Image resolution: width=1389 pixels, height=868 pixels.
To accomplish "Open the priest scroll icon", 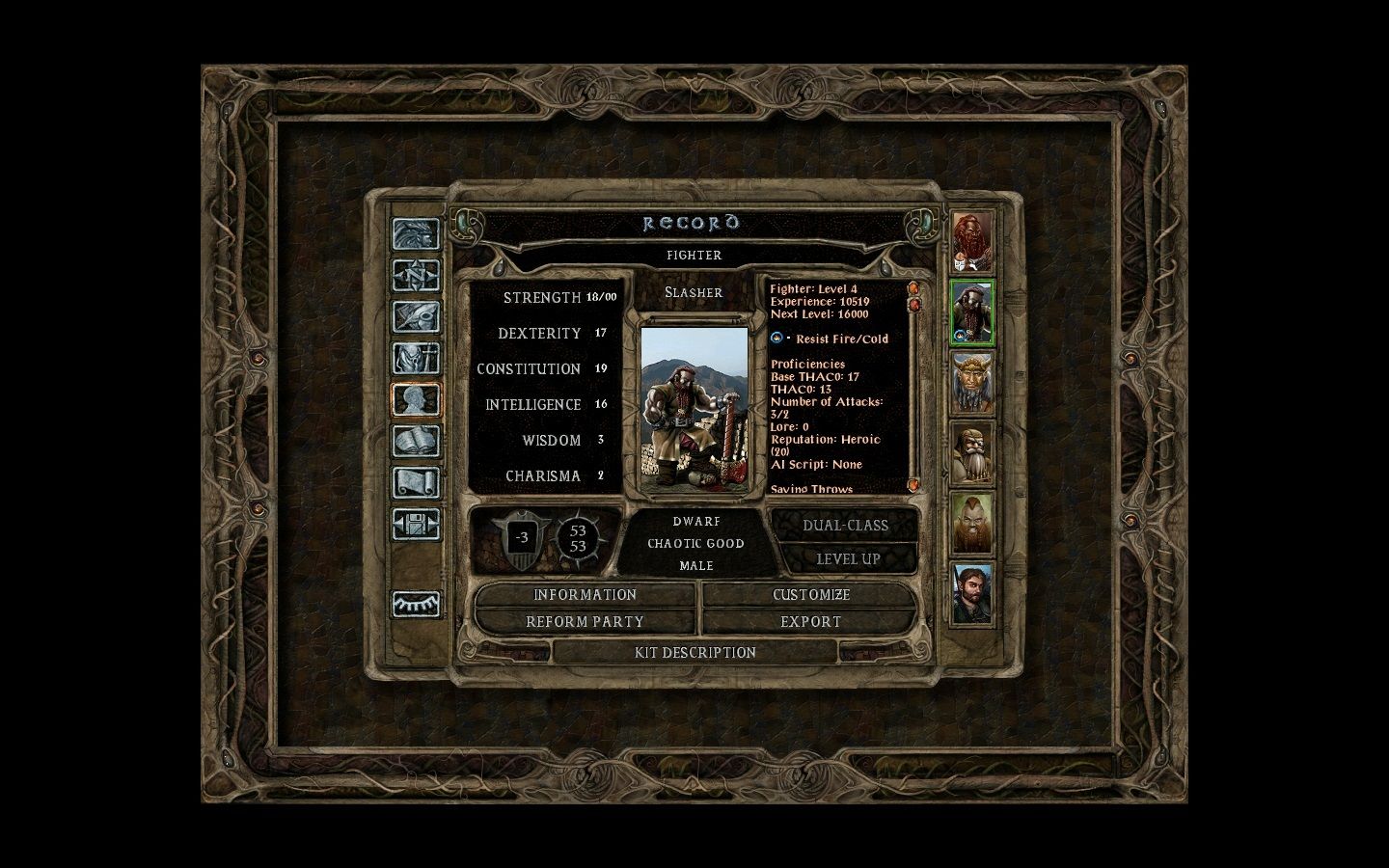I will 416,482.
